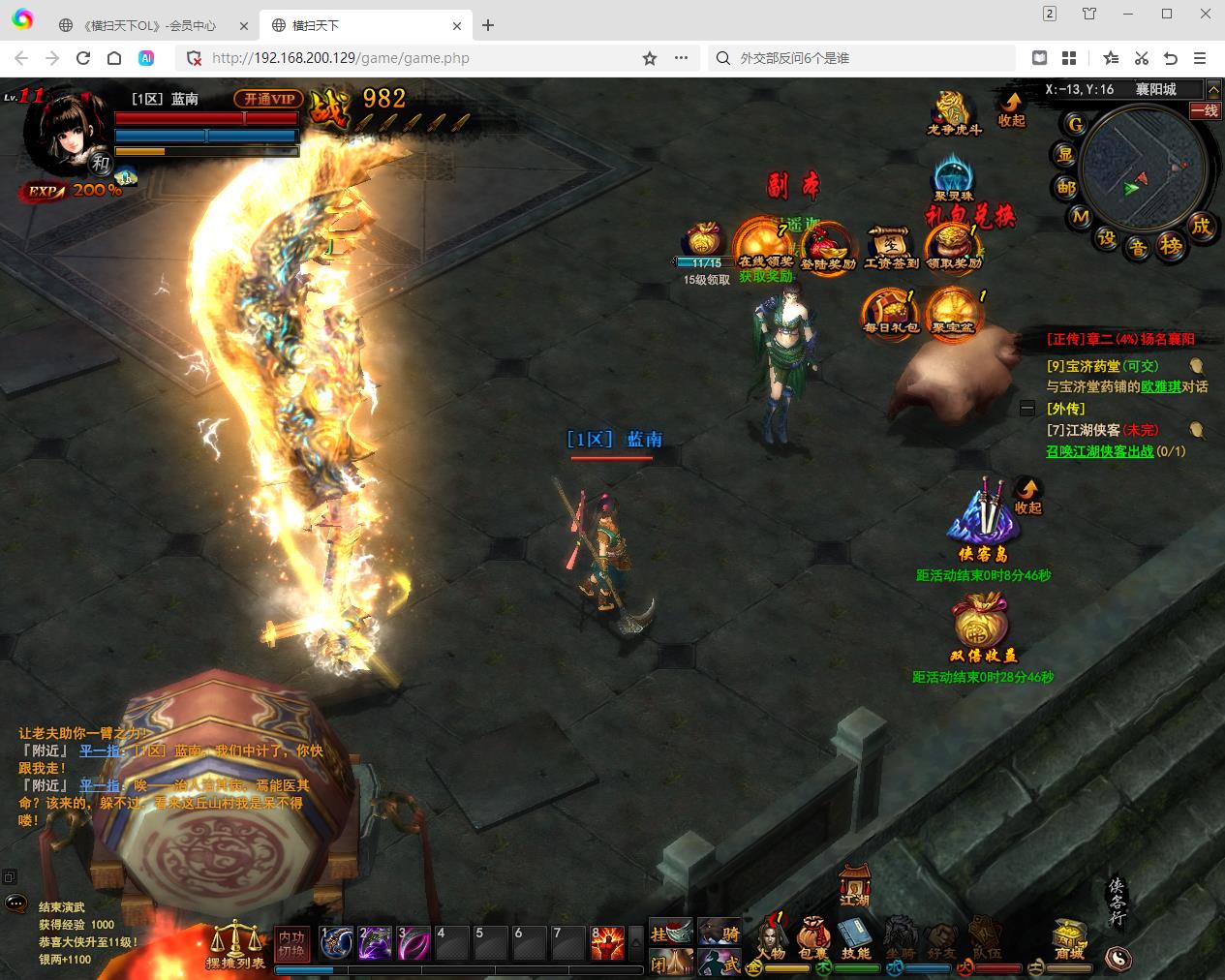This screenshot has width=1225, height=980.
Task: Open the 龙争虎斗 event icon
Action: click(x=954, y=112)
